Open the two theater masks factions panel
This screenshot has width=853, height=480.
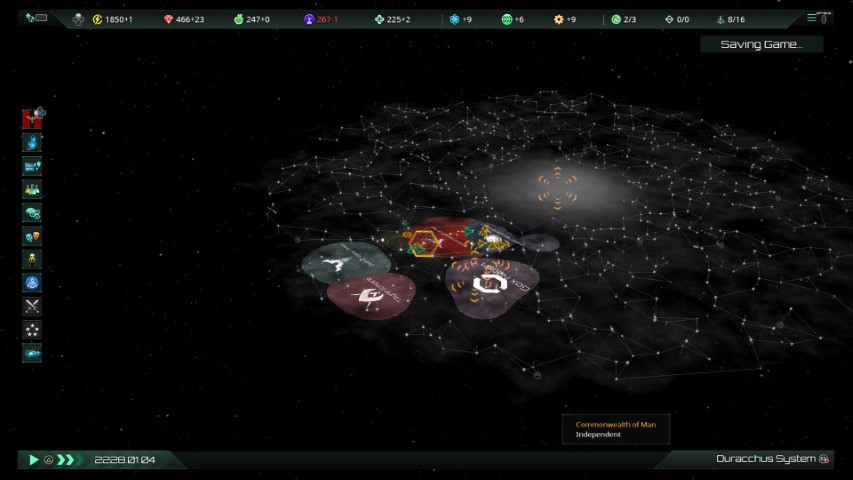[x=32, y=236]
